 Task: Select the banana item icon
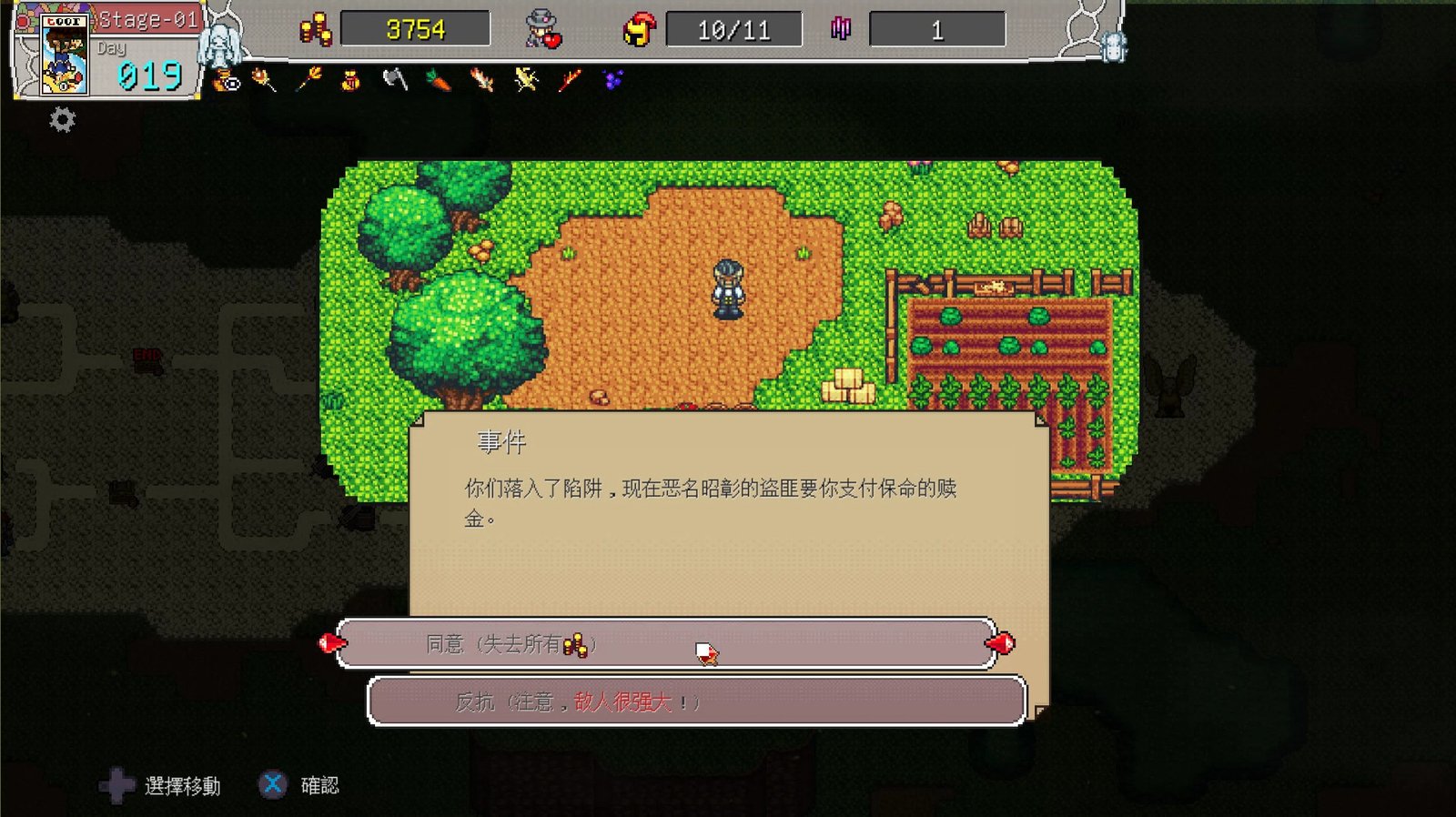[525, 79]
